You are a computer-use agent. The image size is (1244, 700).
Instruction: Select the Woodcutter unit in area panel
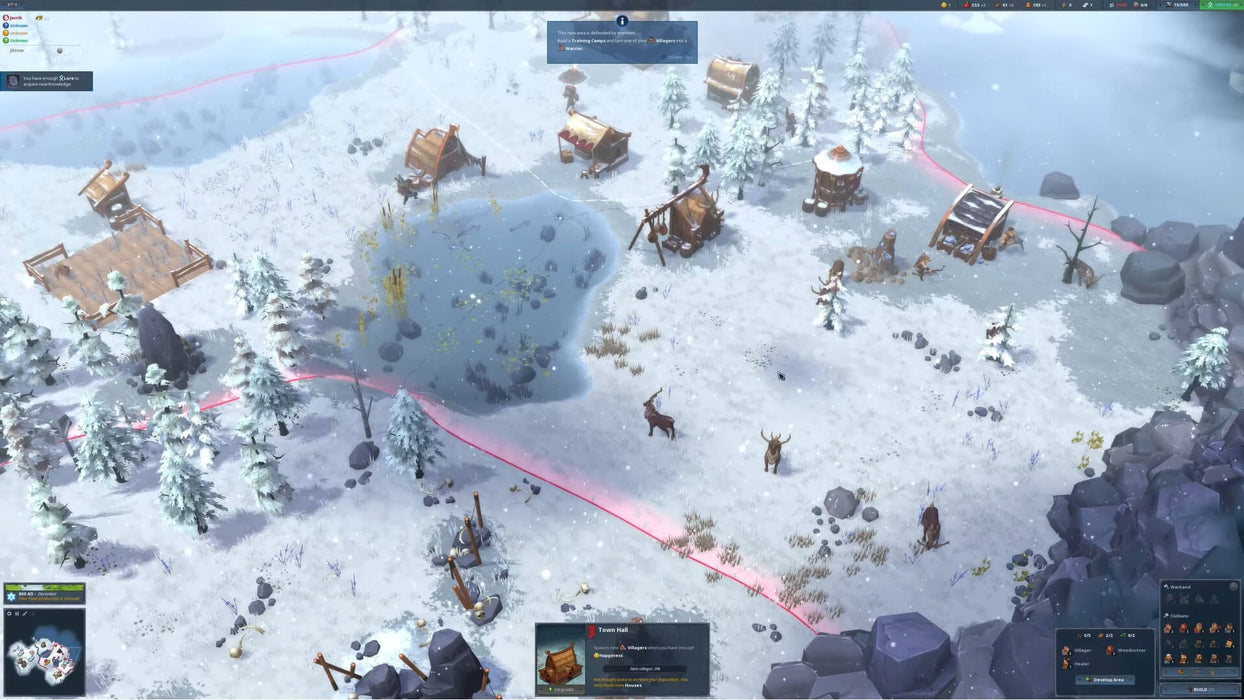pyautogui.click(x=1125, y=650)
